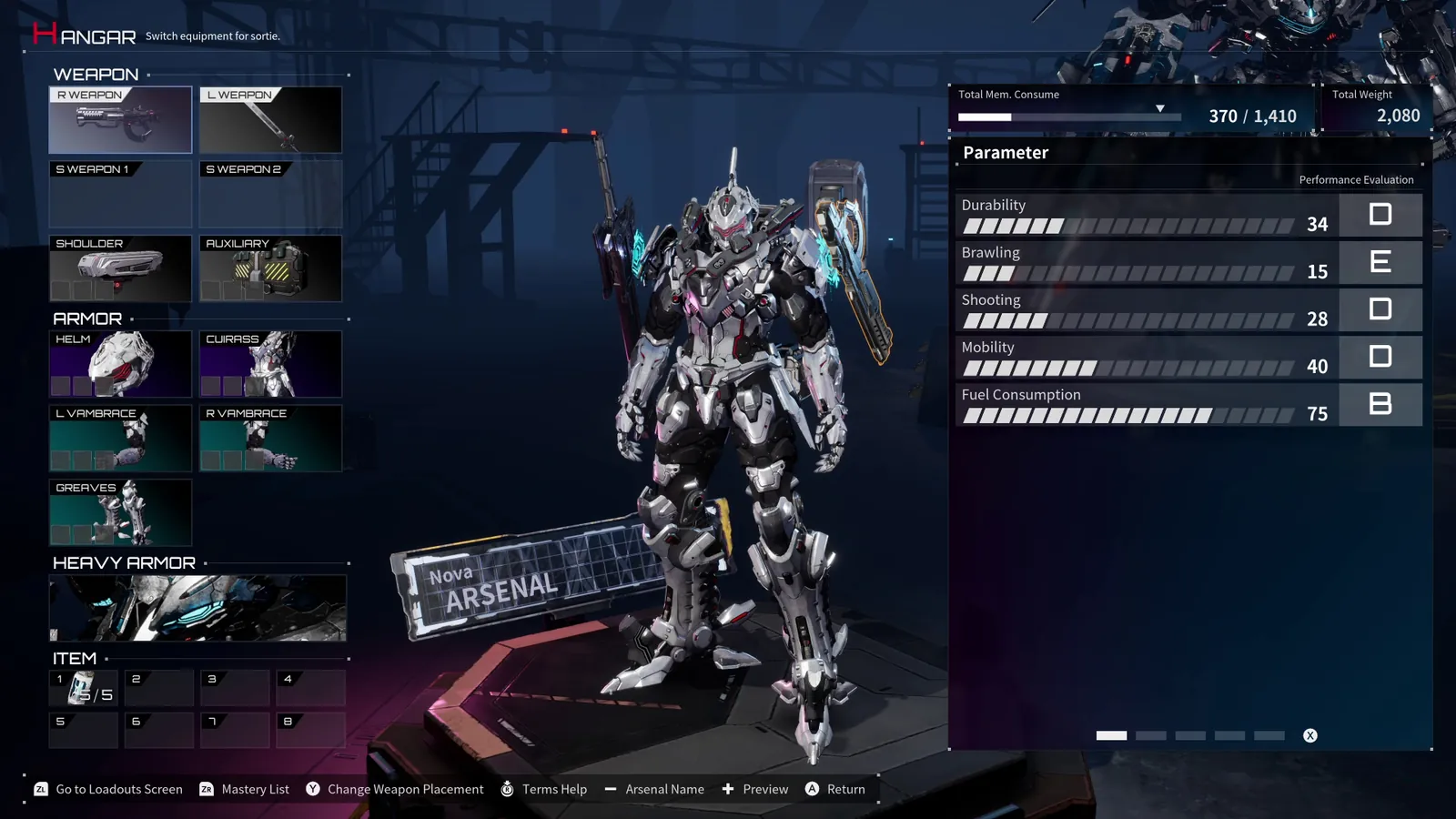Select the first page indicator dot
This screenshot has width=1456, height=819.
pos(1111,734)
